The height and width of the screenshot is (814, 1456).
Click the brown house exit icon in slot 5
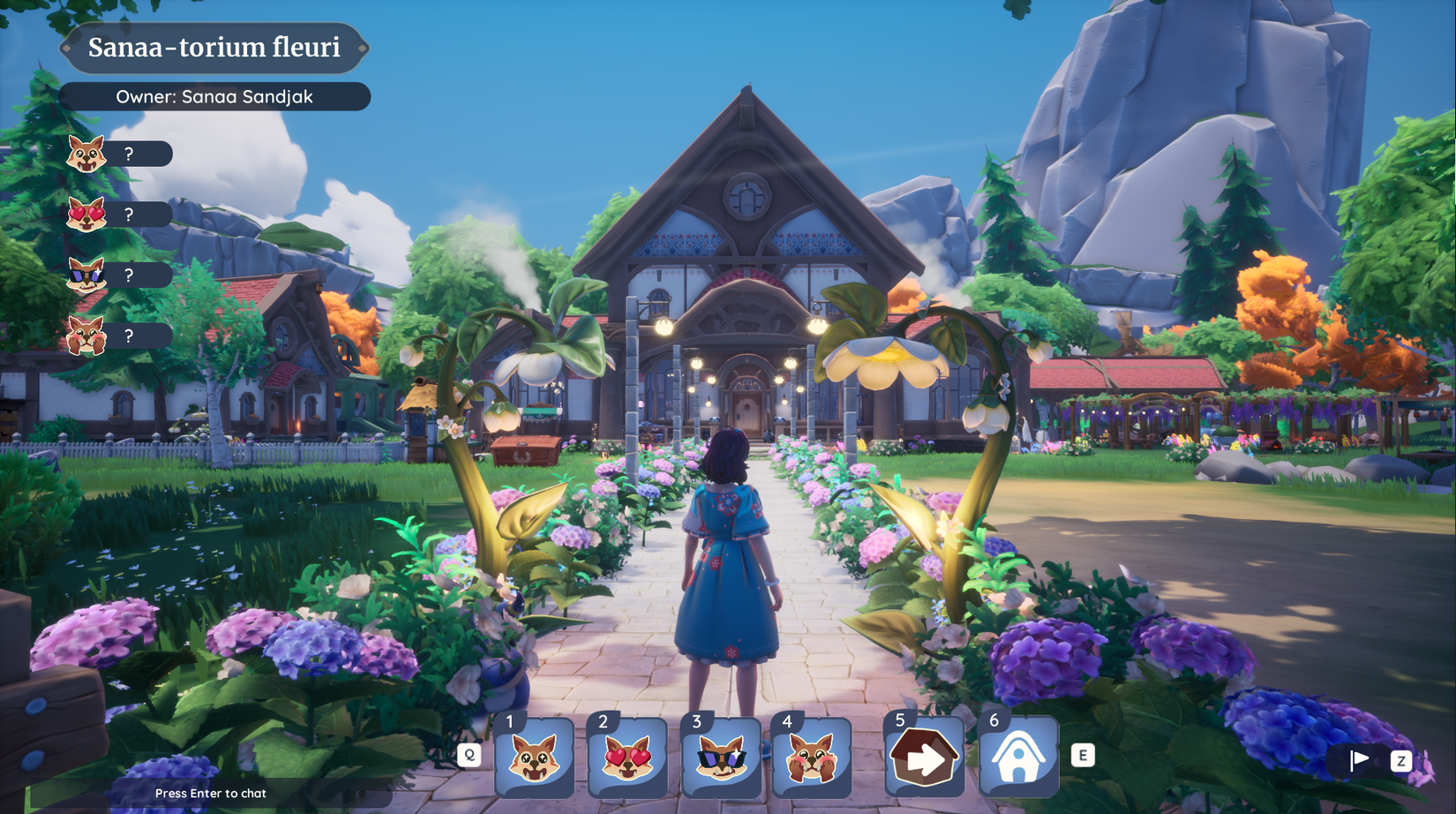(x=923, y=757)
